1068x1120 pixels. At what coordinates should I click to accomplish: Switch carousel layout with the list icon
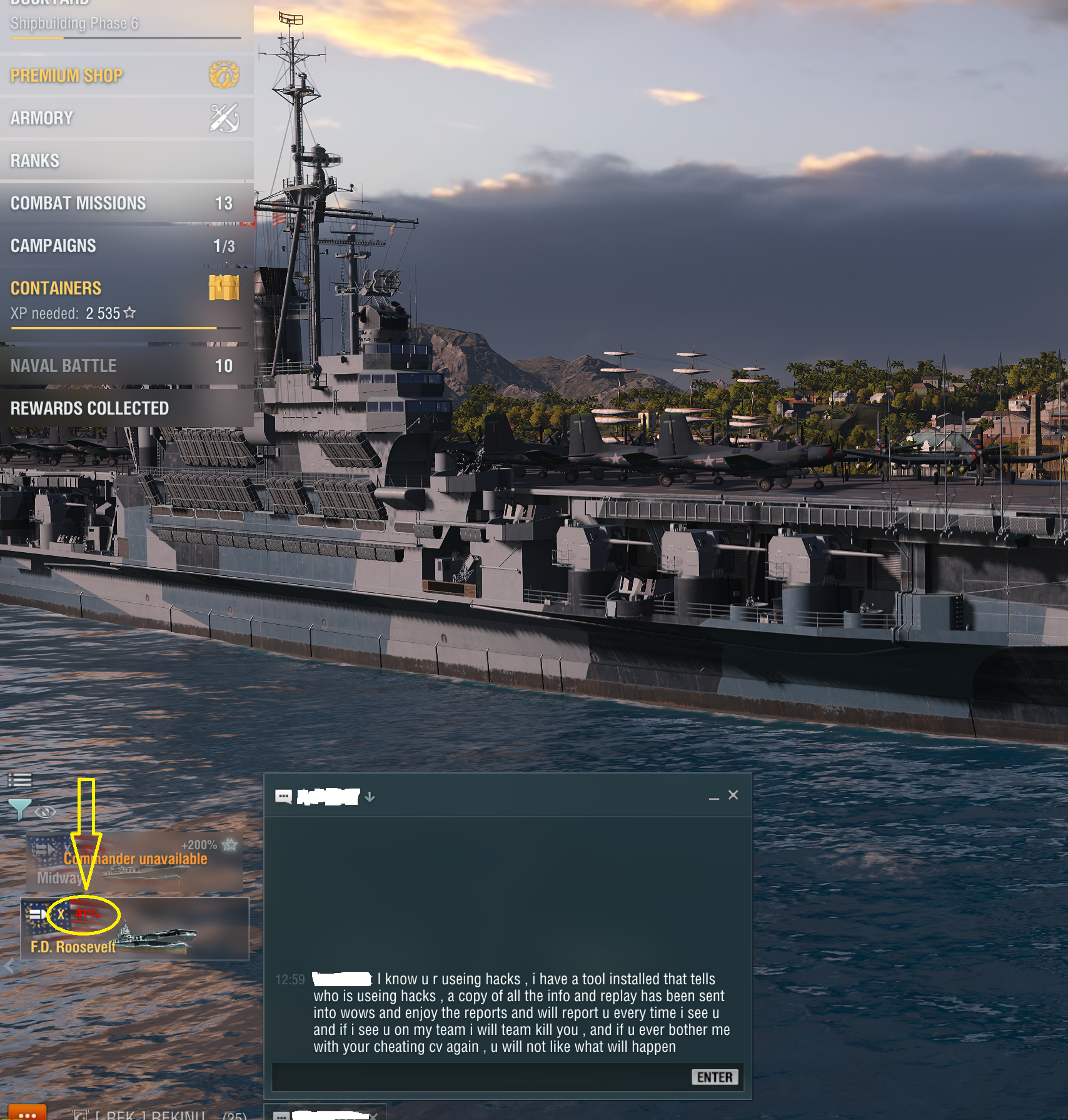pos(19,780)
